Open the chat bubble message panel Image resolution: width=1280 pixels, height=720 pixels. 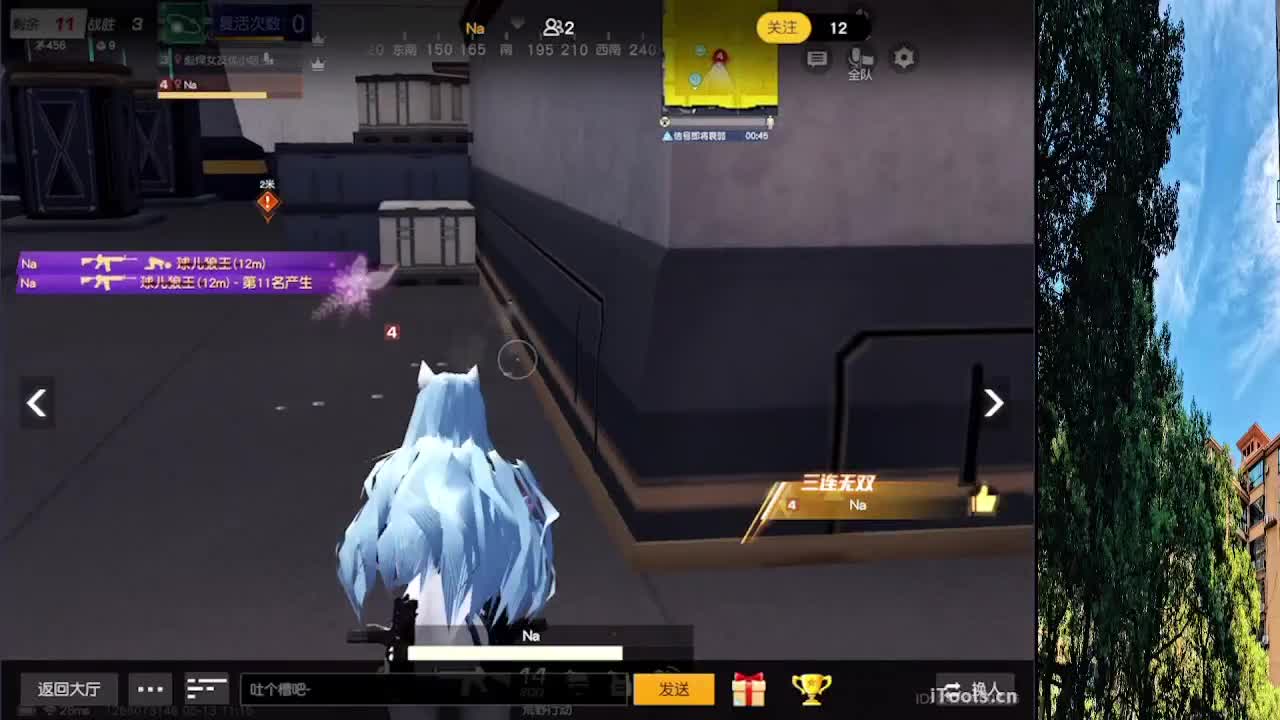(x=817, y=60)
